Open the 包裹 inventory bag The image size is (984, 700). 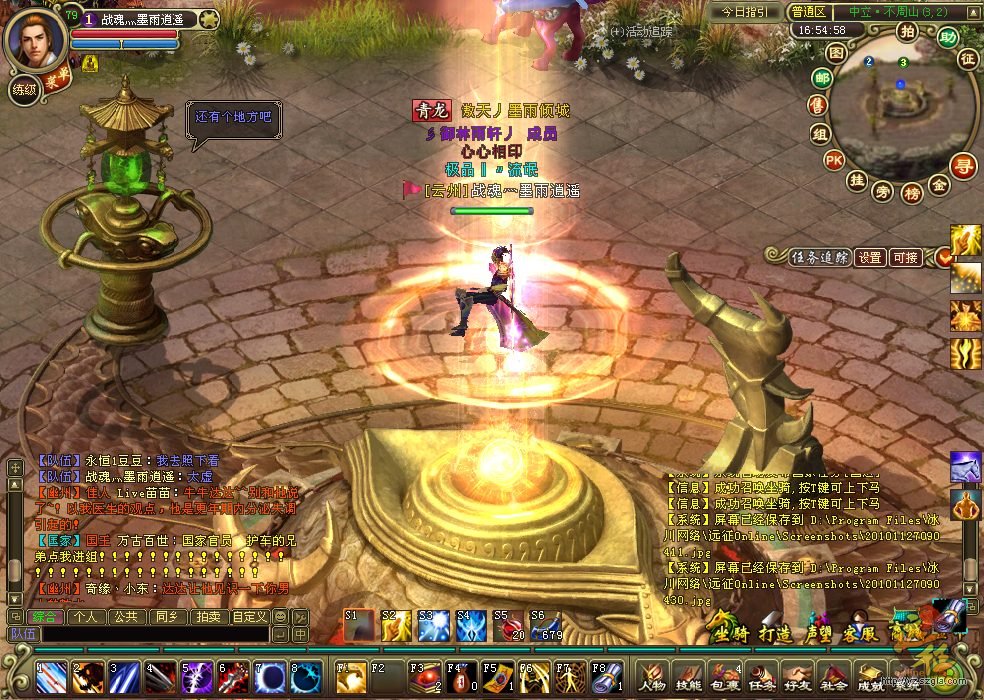click(x=724, y=677)
